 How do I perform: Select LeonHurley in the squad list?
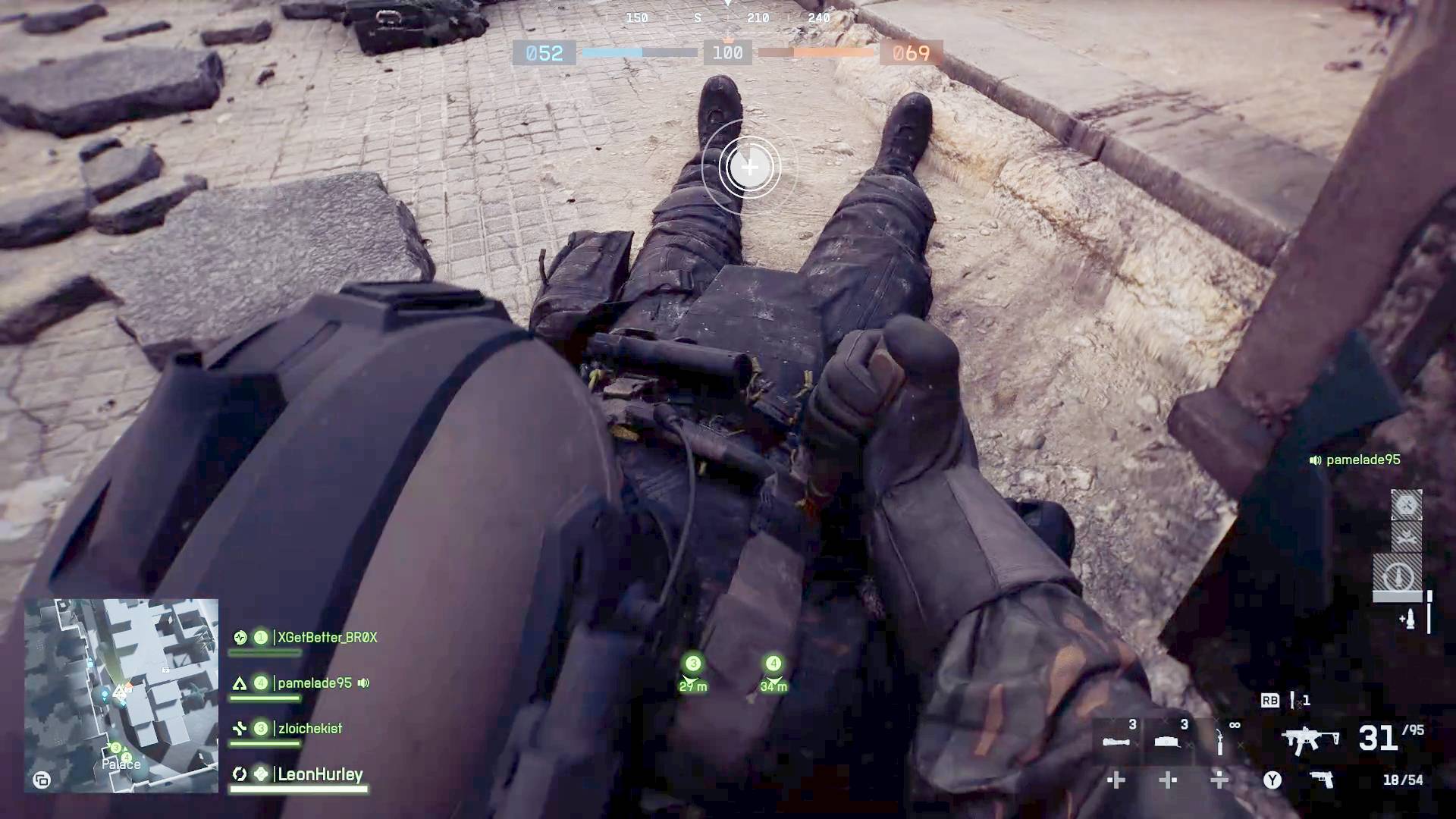click(x=318, y=774)
